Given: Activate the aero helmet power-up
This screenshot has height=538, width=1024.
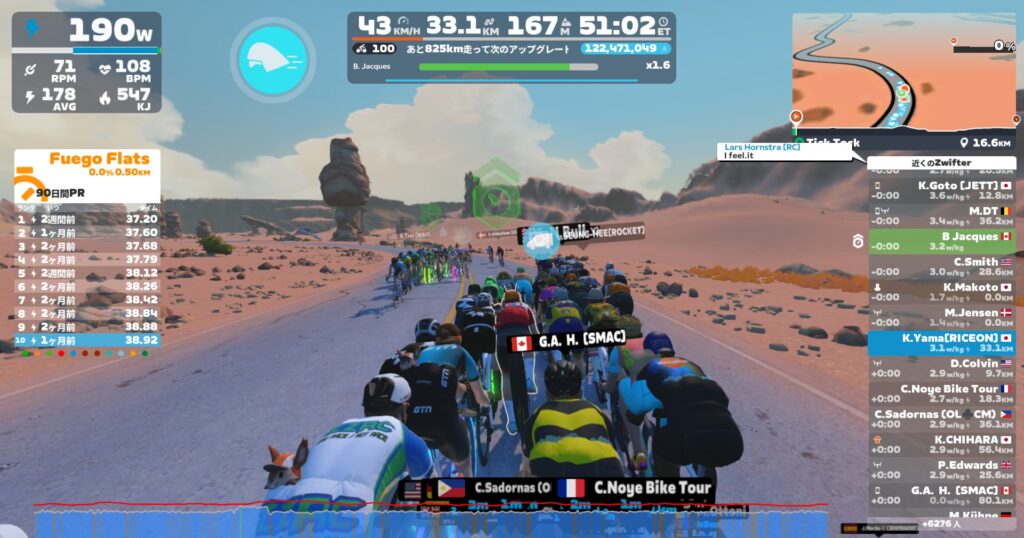Looking at the screenshot, I should (273, 57).
